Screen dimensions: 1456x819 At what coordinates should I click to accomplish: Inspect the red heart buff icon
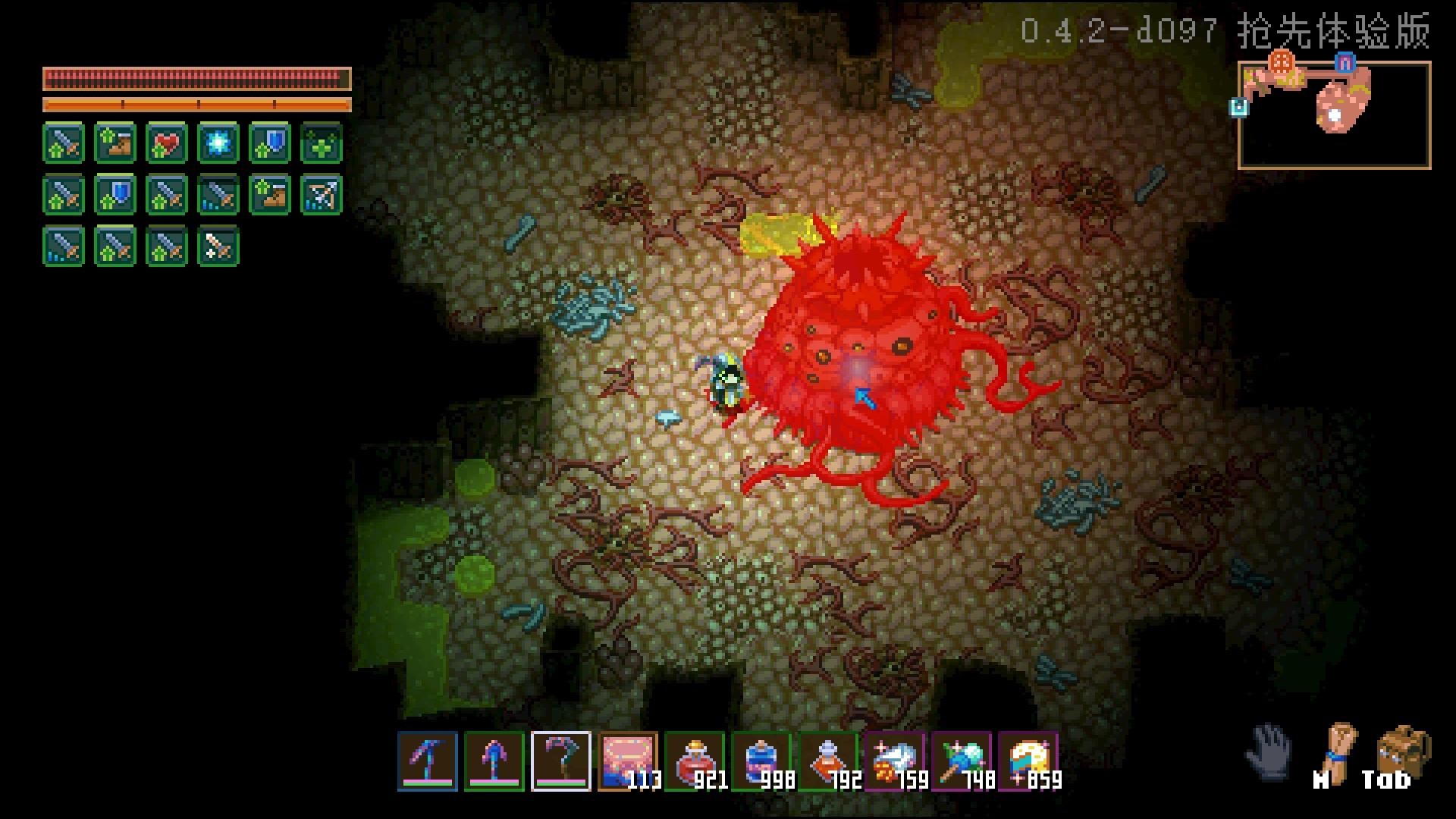167,143
